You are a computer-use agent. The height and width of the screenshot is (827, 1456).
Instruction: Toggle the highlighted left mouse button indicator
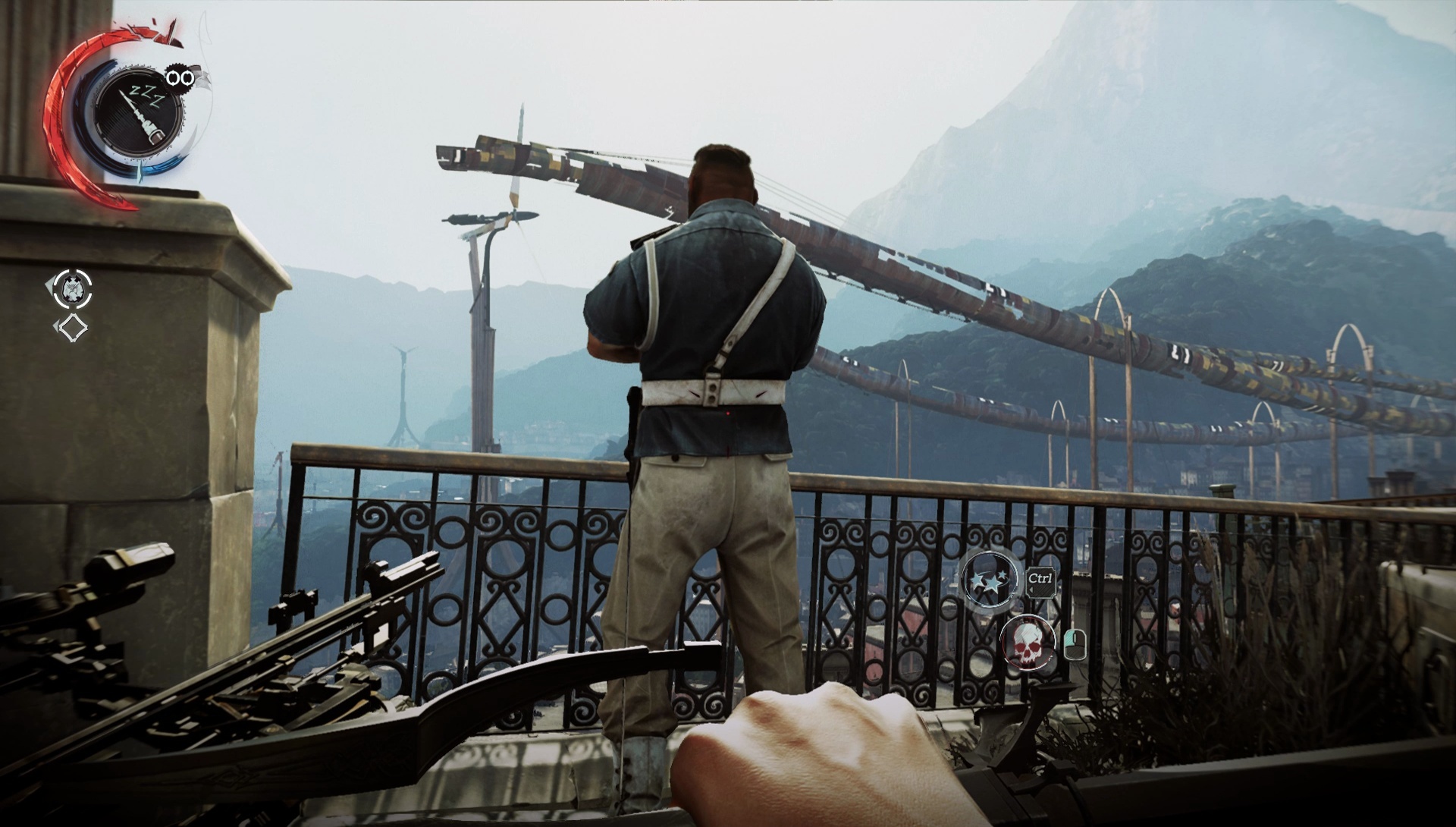(x=1068, y=637)
